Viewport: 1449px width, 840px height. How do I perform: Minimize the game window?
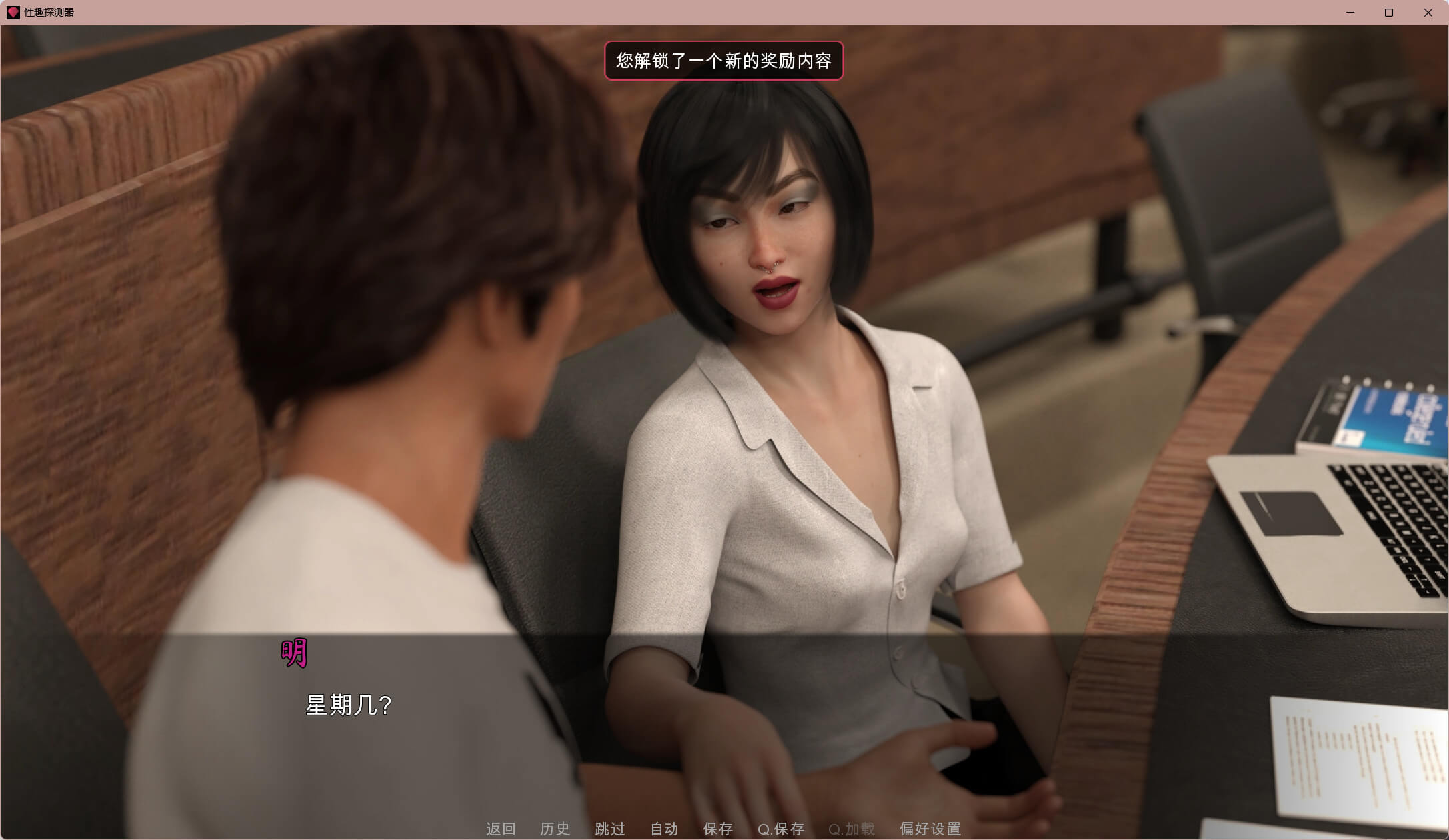tap(1350, 13)
